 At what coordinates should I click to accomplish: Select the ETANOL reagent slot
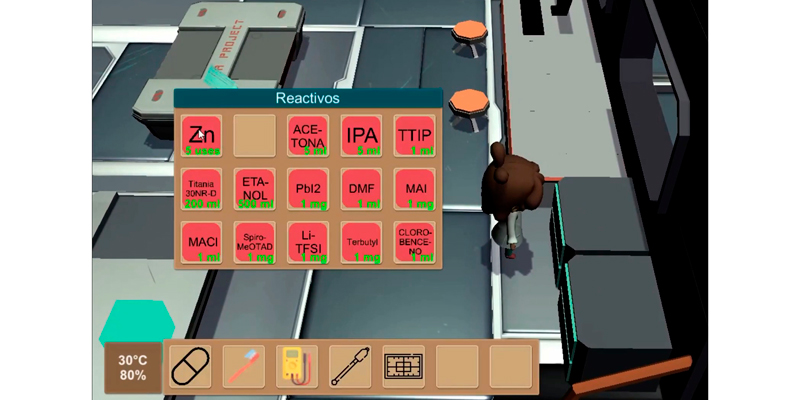(255, 188)
